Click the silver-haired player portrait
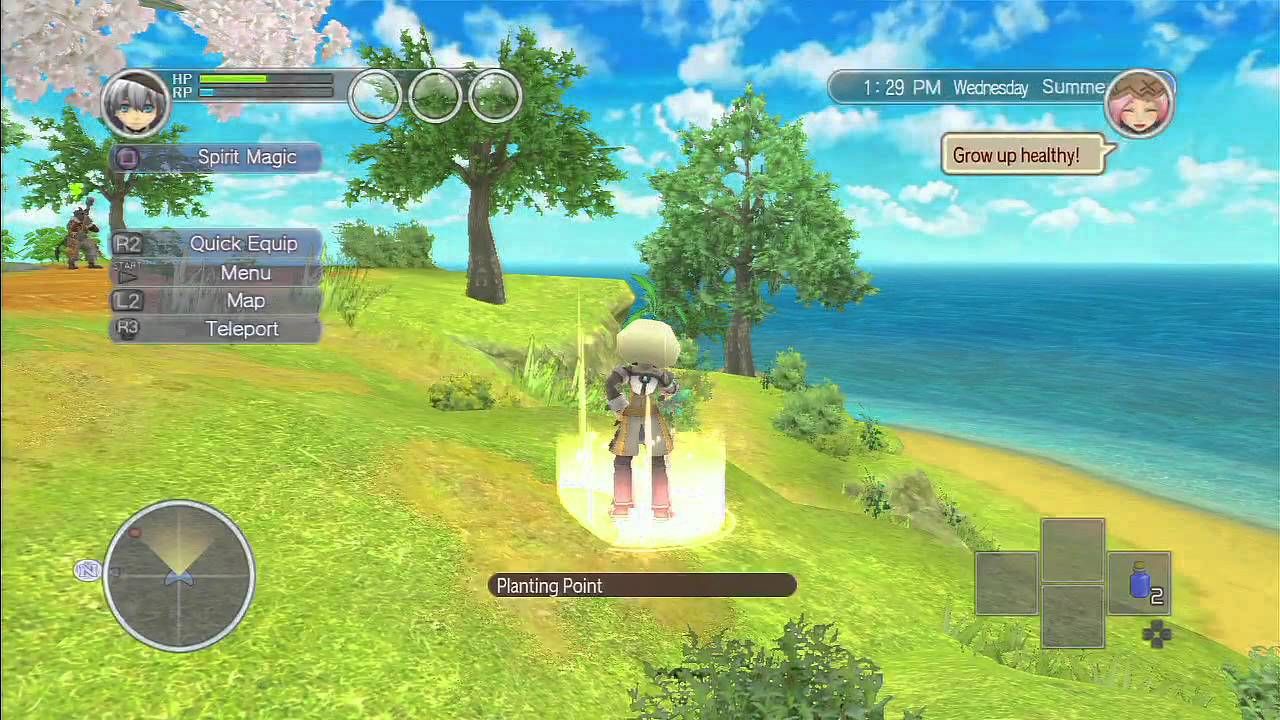Screen dimensions: 1280x720 [x=134, y=105]
